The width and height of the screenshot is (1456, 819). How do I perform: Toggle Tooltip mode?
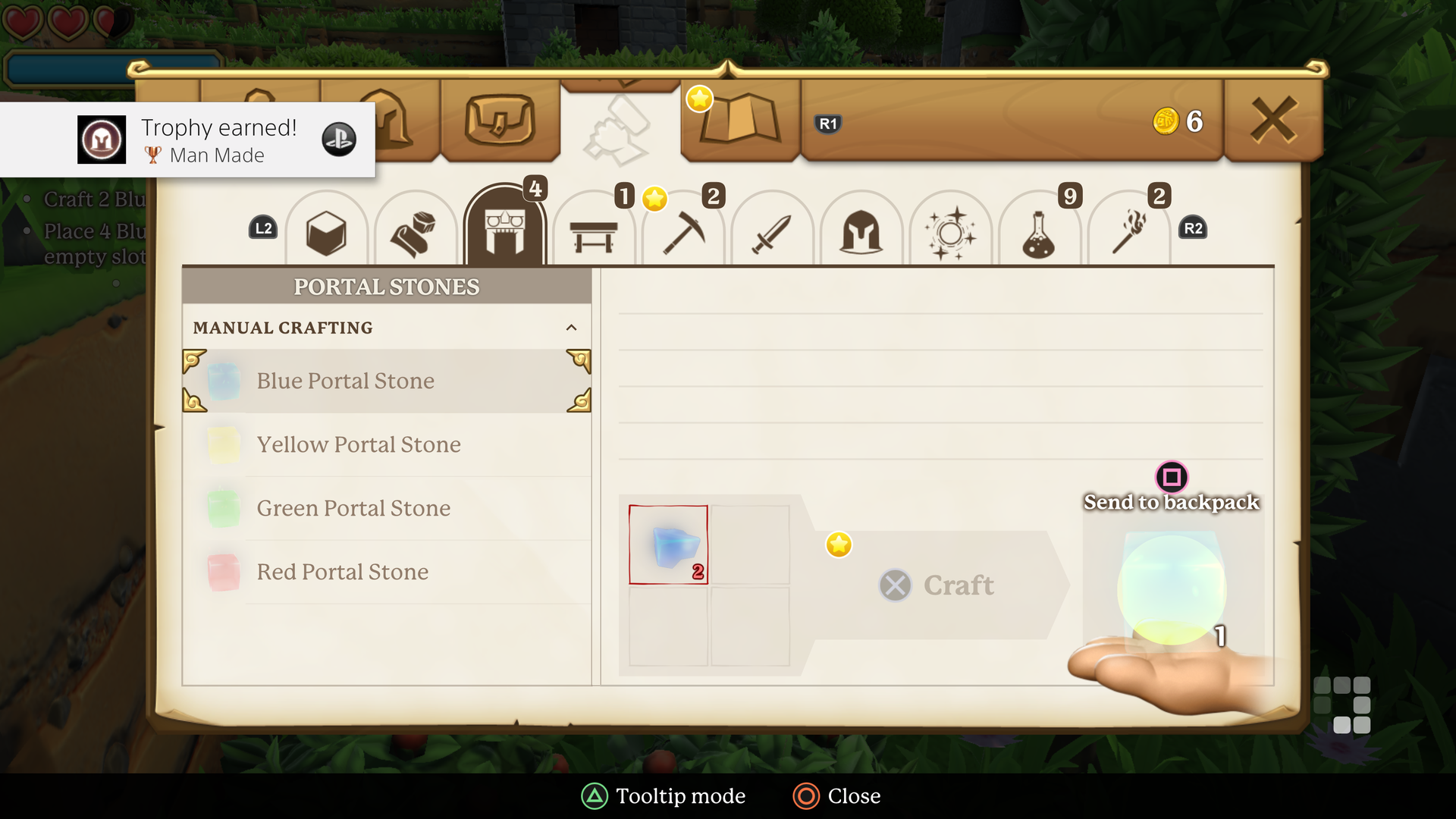pos(664,796)
